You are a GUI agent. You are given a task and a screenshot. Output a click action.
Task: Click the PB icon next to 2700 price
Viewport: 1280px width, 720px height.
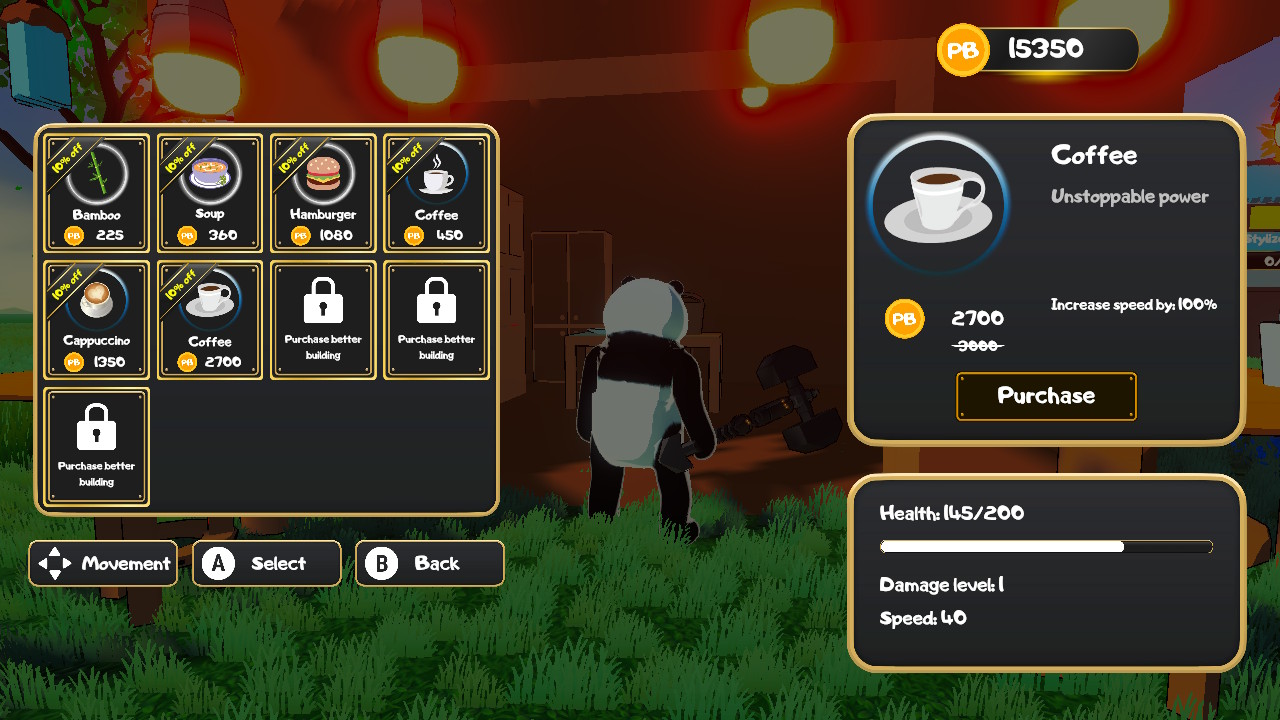tap(905, 320)
